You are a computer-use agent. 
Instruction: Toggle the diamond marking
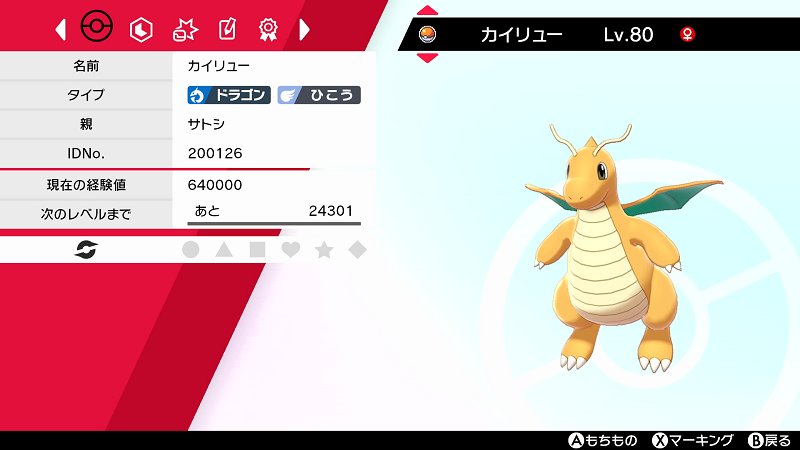point(357,250)
